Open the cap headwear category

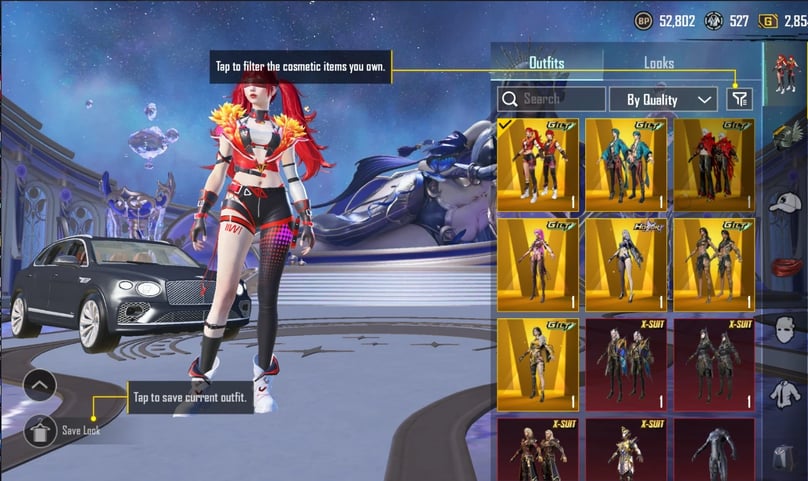(786, 203)
